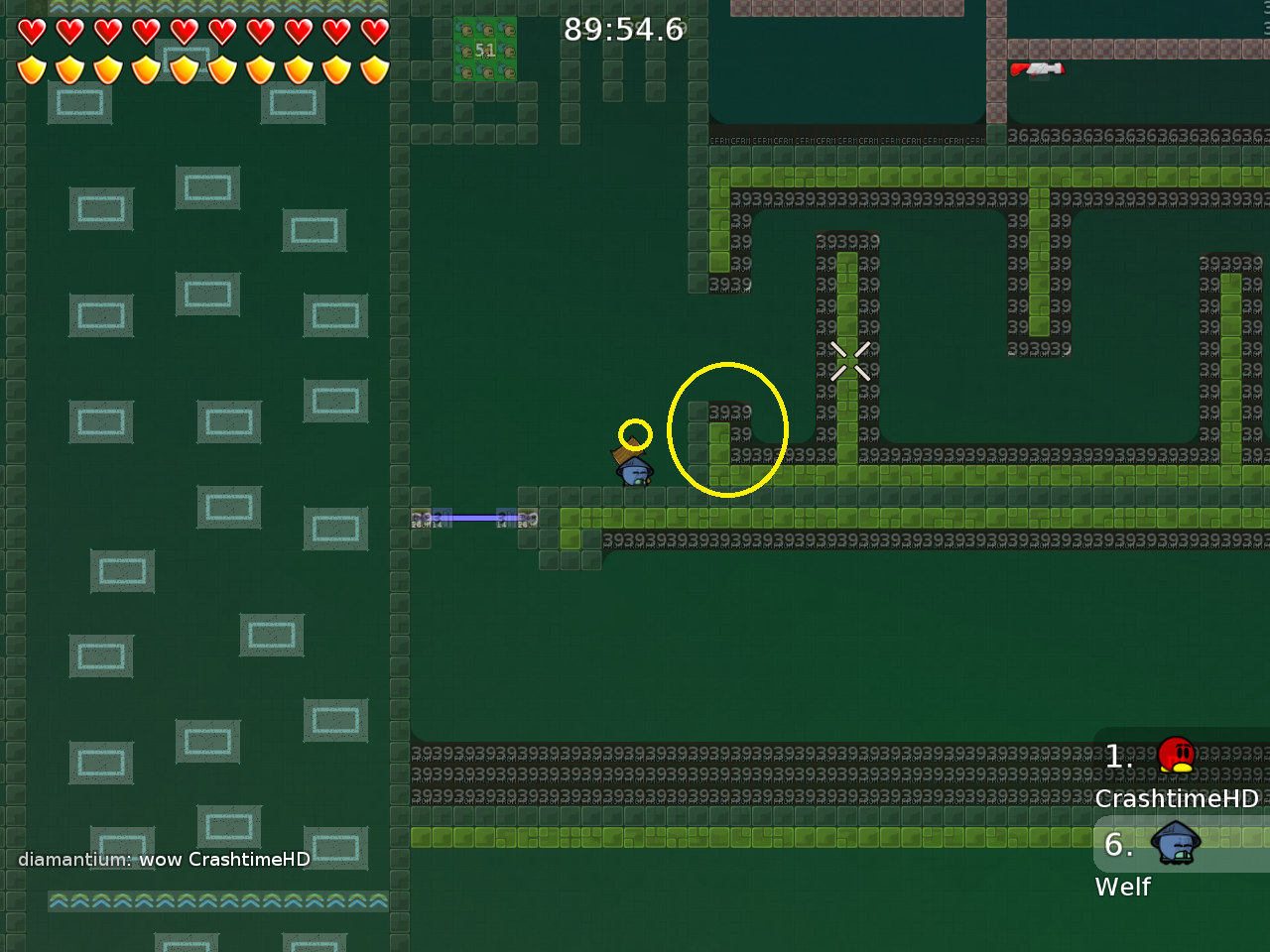This screenshot has width=1270, height=952.
Task: Click the grenade cluster showing 51
Action: [485, 48]
